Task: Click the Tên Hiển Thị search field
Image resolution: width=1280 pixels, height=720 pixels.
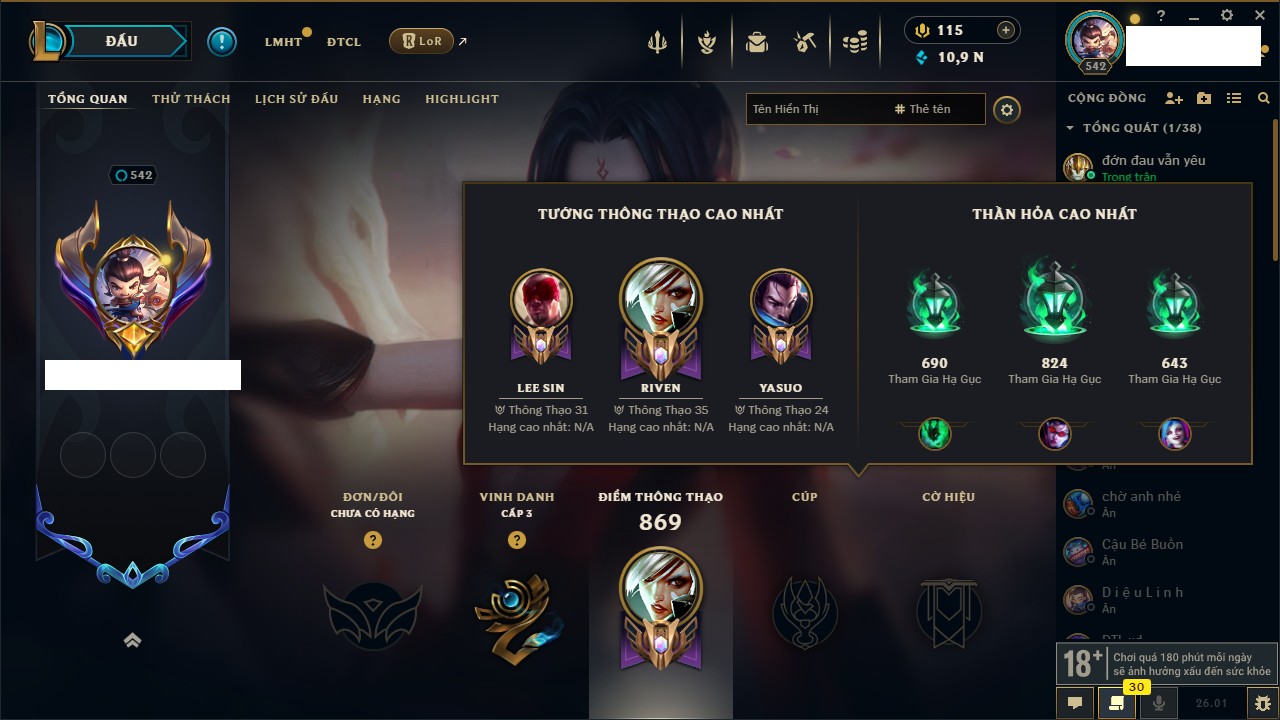Action: pyautogui.click(x=815, y=109)
